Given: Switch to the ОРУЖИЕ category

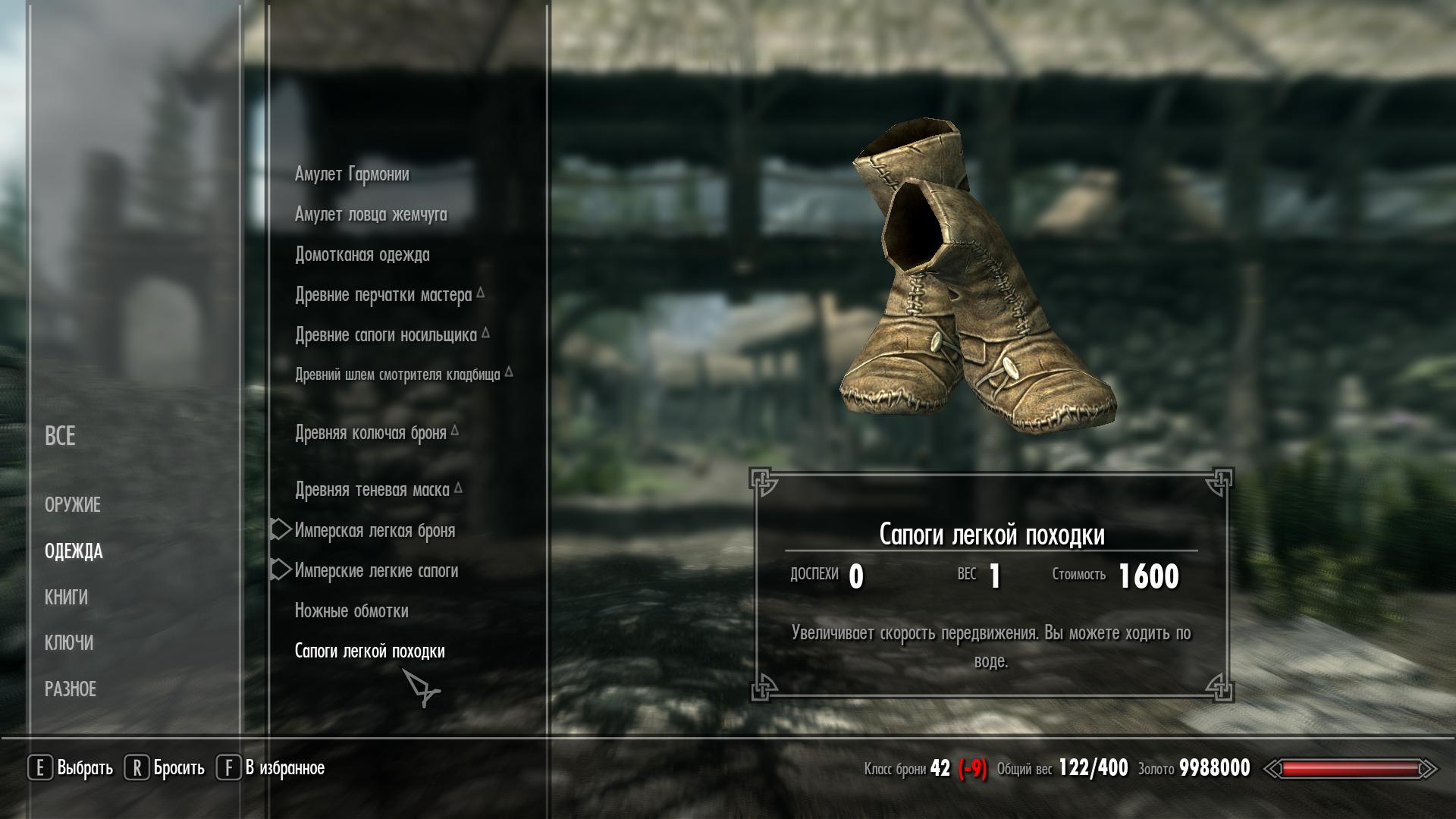Looking at the screenshot, I should [x=73, y=505].
